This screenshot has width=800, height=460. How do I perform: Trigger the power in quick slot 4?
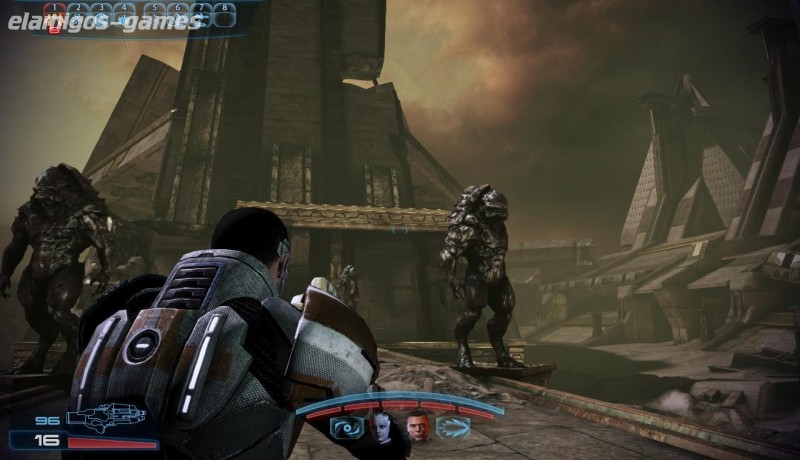tap(123, 15)
